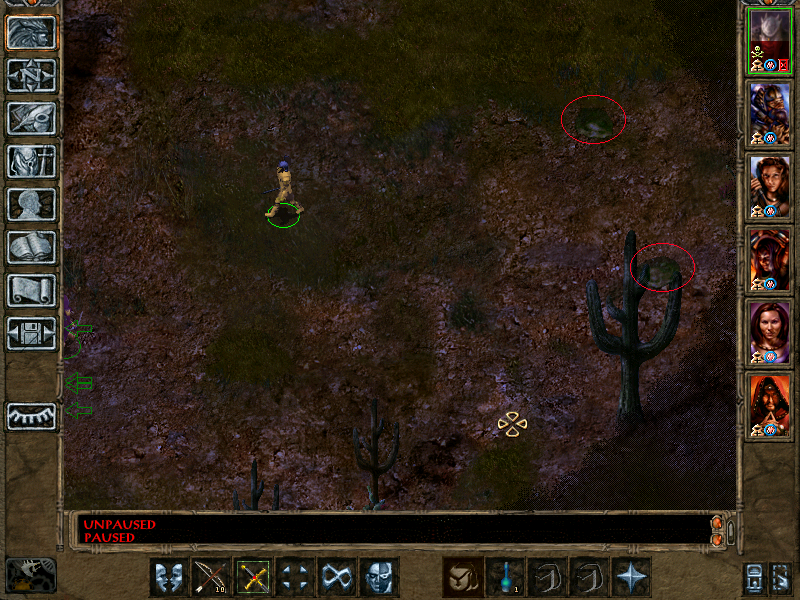The image size is (800, 600).
Task: Open special abilities with the star icon
Action: click(630, 576)
